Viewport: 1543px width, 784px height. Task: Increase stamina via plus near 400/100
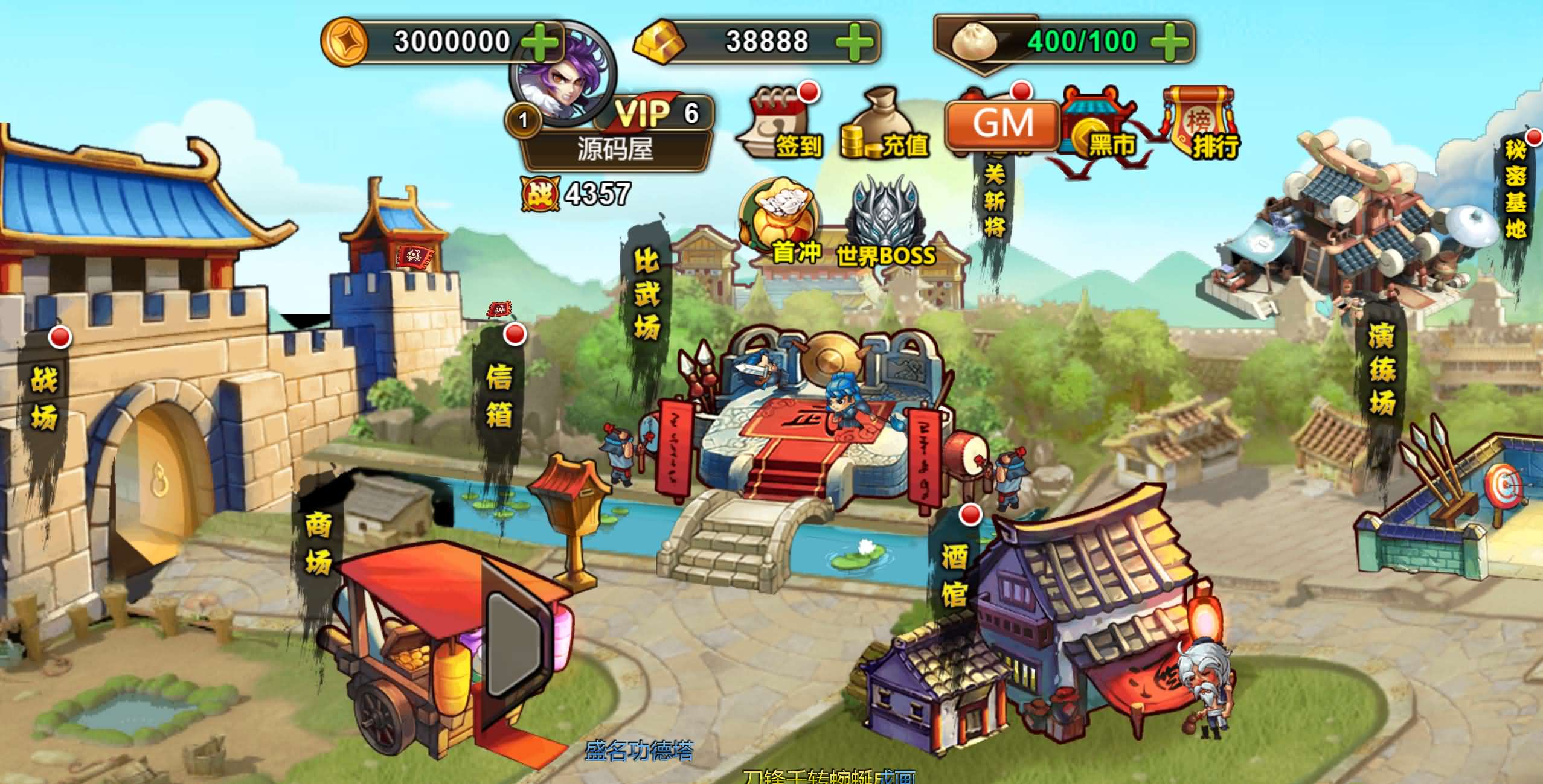point(1170,42)
